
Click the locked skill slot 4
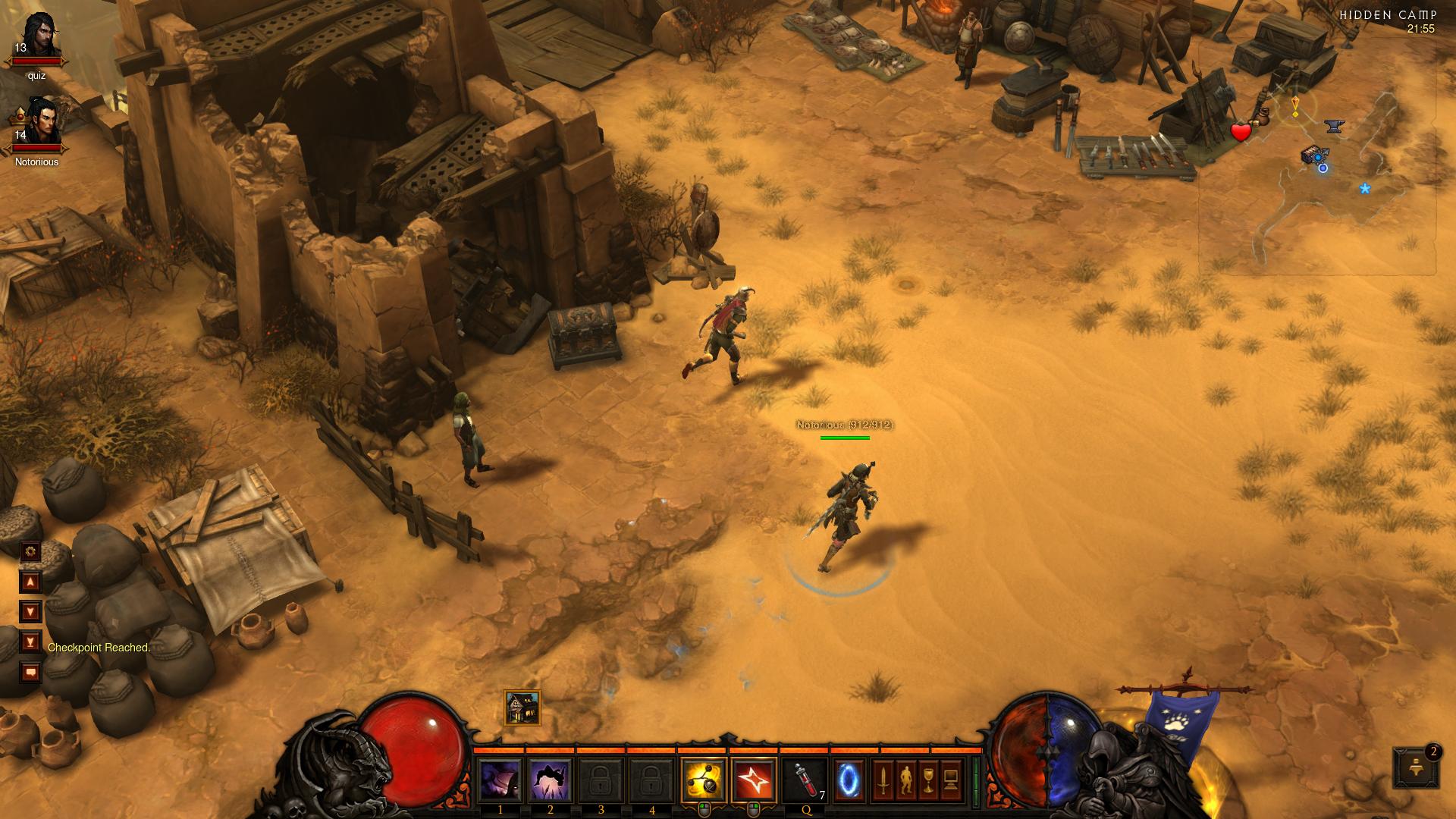pyautogui.click(x=652, y=779)
